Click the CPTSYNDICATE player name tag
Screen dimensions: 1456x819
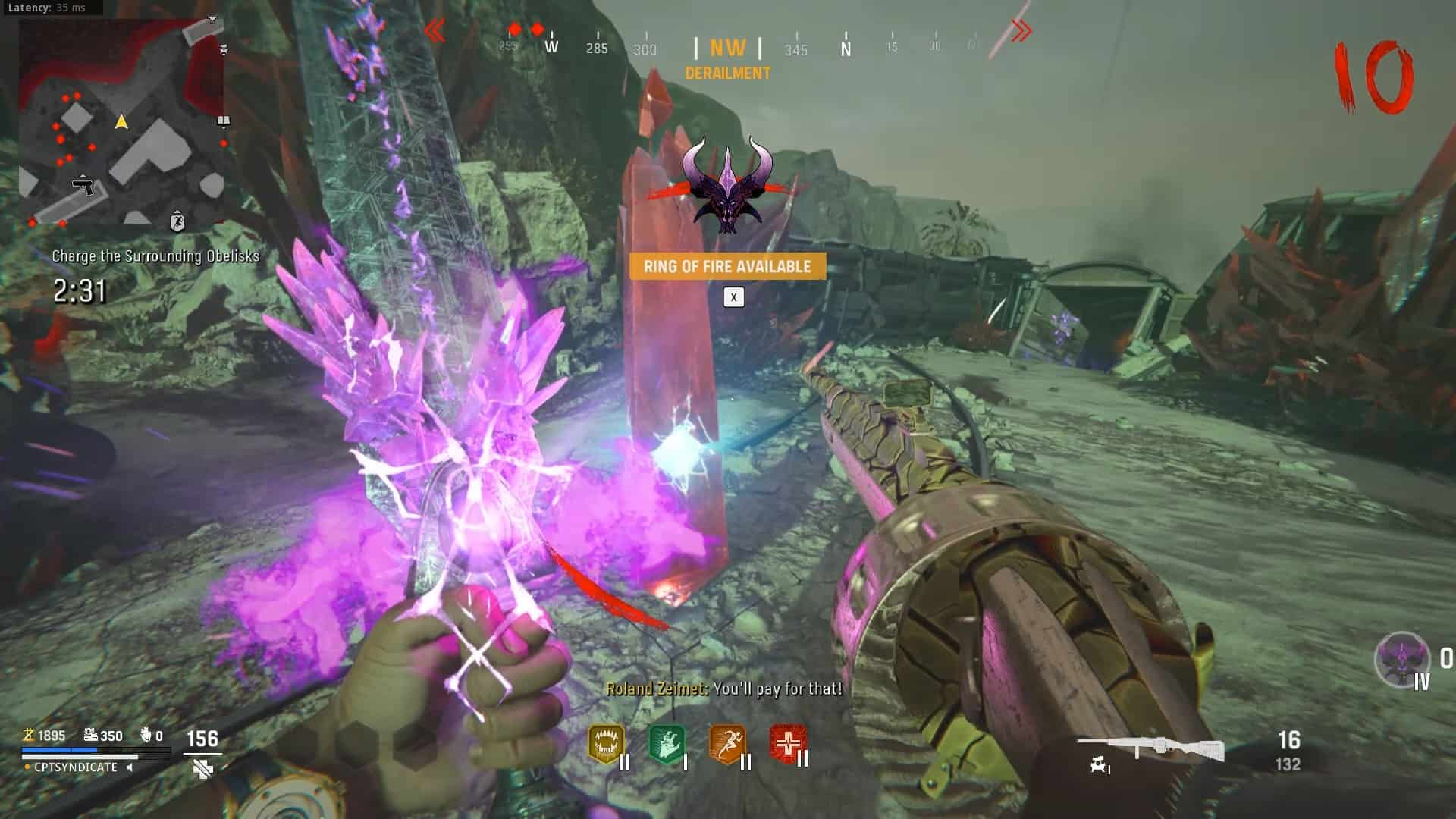coord(76,767)
